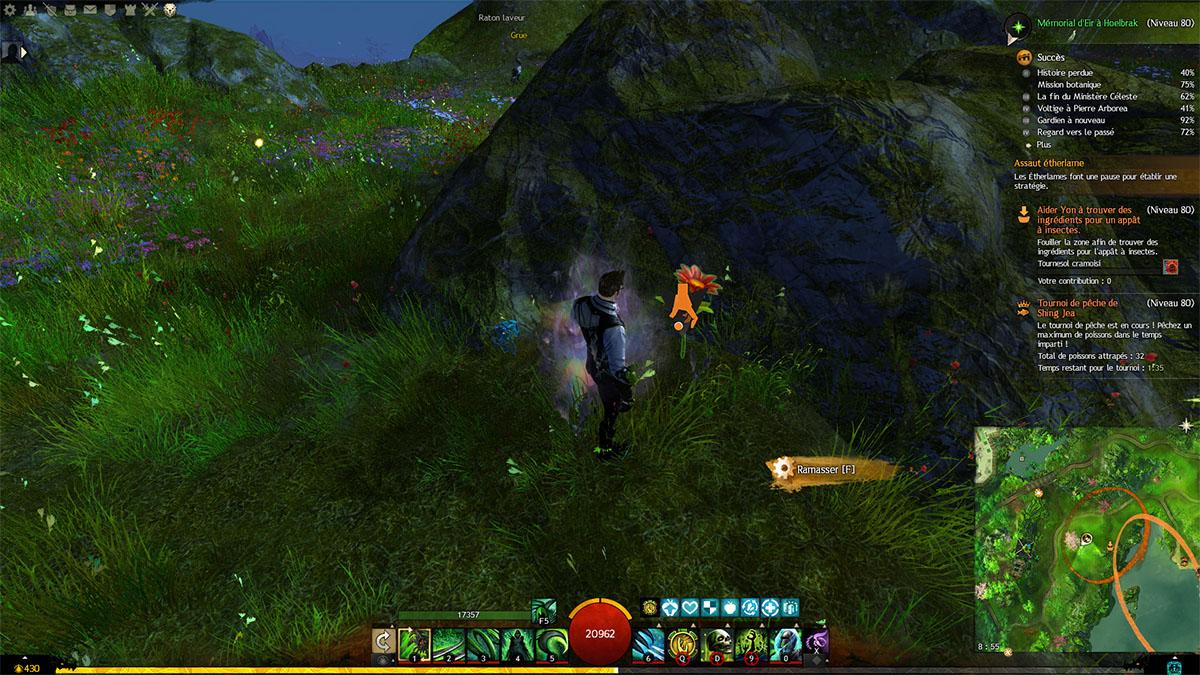Activate the skull utility skill
This screenshot has width=1200, height=675.
[718, 642]
